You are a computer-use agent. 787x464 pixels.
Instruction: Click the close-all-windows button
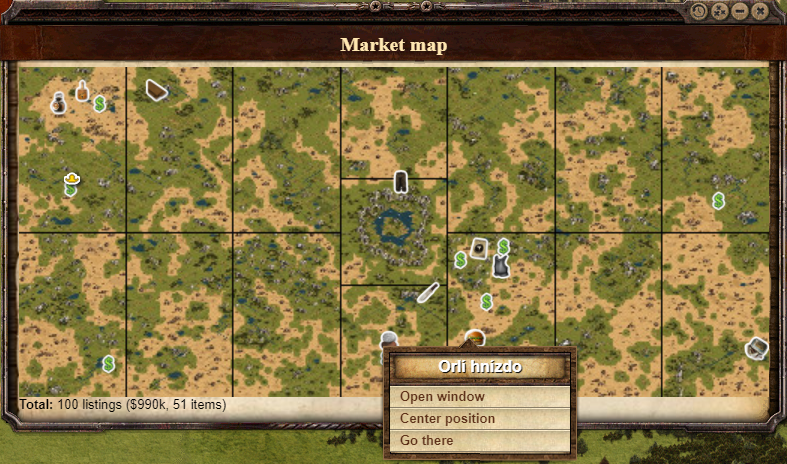[719, 12]
